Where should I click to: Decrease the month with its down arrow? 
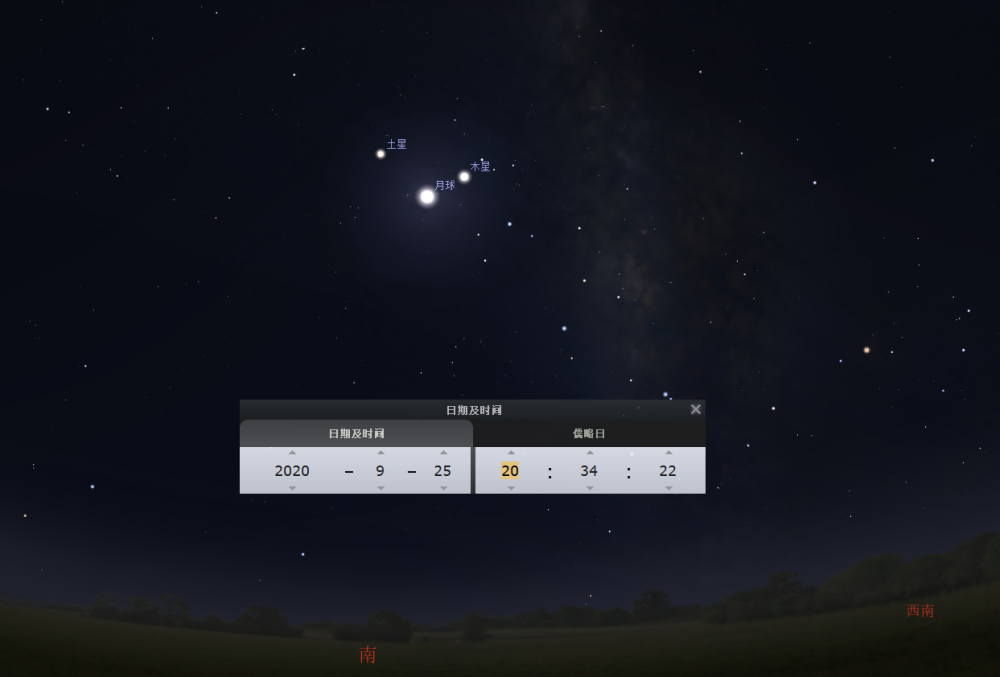point(380,488)
